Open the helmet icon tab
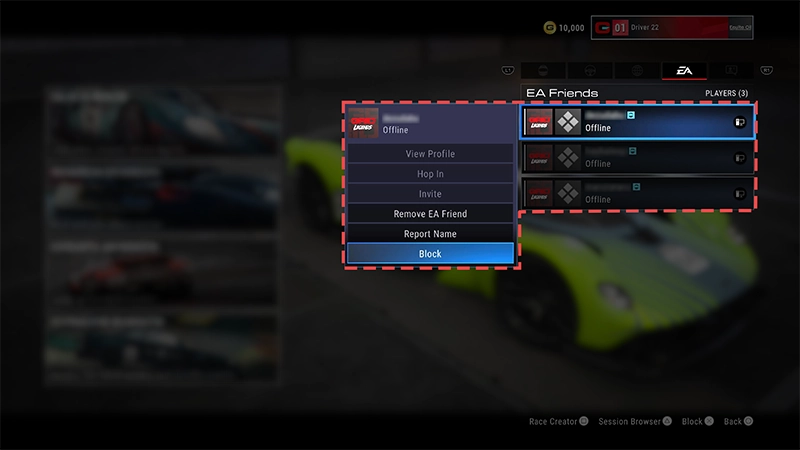Viewport: 800px width, 450px height. click(542, 71)
